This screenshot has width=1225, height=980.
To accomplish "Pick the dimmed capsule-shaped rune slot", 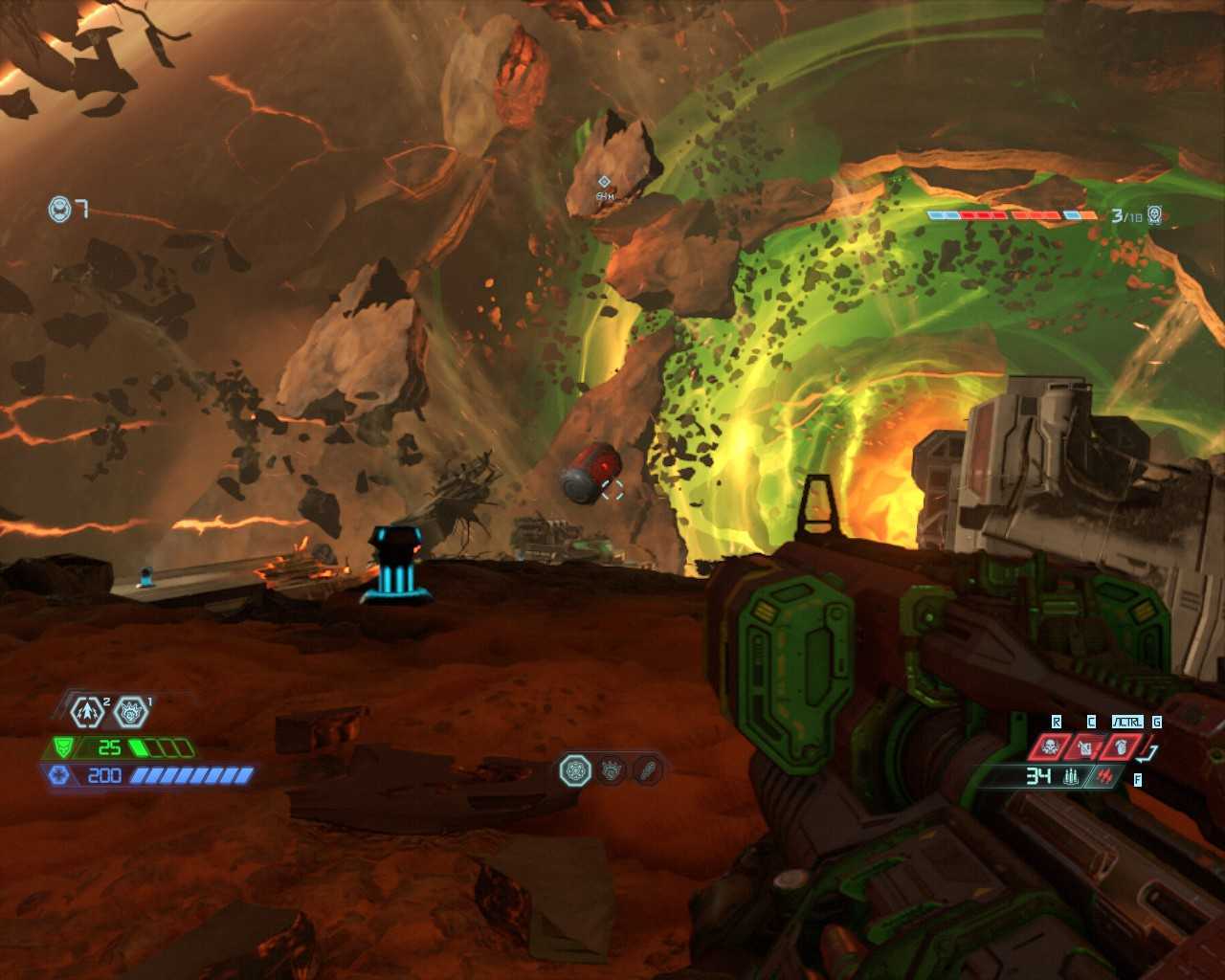I will pyautogui.click(x=648, y=770).
